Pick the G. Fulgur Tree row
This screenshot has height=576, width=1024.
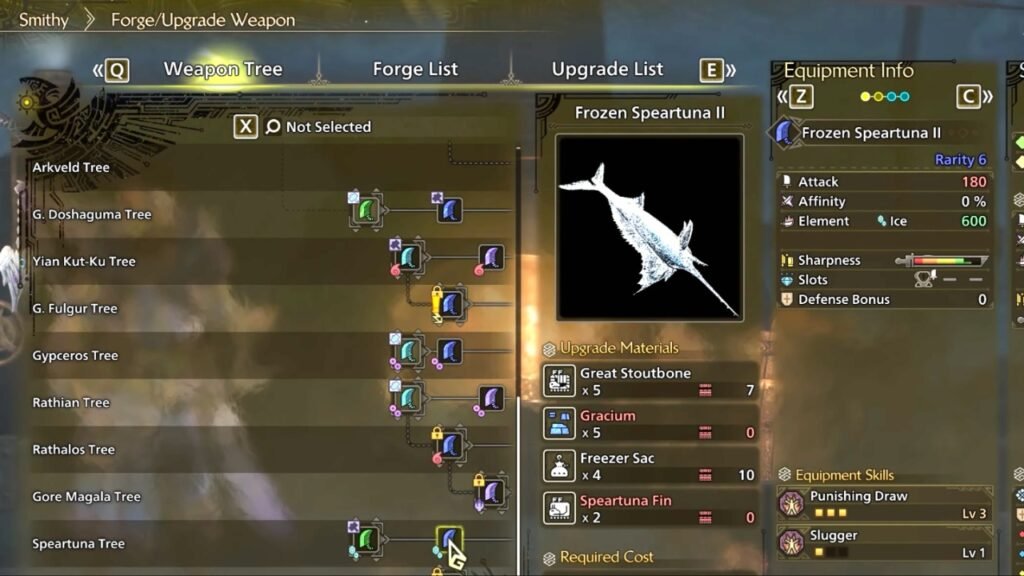click(75, 308)
